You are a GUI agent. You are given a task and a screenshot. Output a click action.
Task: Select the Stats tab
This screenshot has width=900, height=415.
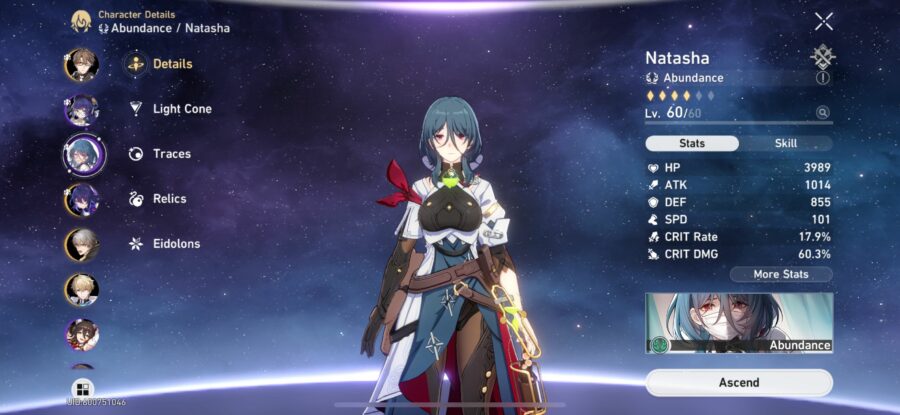coord(692,143)
